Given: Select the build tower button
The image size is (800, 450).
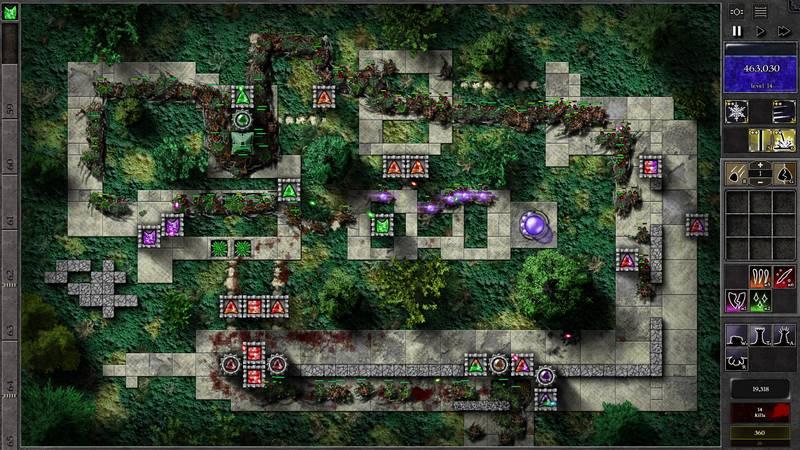Looking at the screenshot, I should pyautogui.click(x=737, y=336).
